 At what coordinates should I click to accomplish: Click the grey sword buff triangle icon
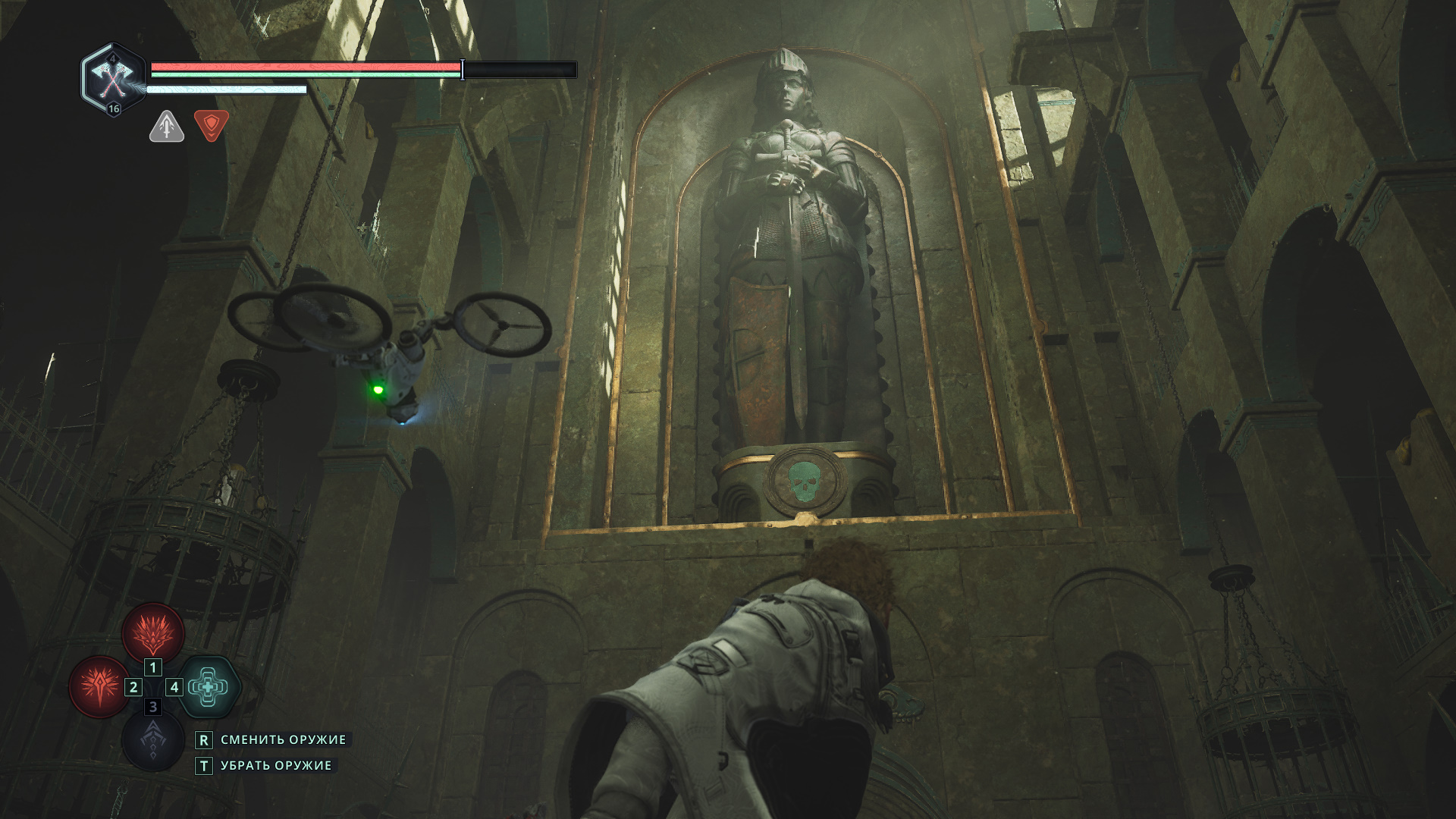tap(167, 127)
